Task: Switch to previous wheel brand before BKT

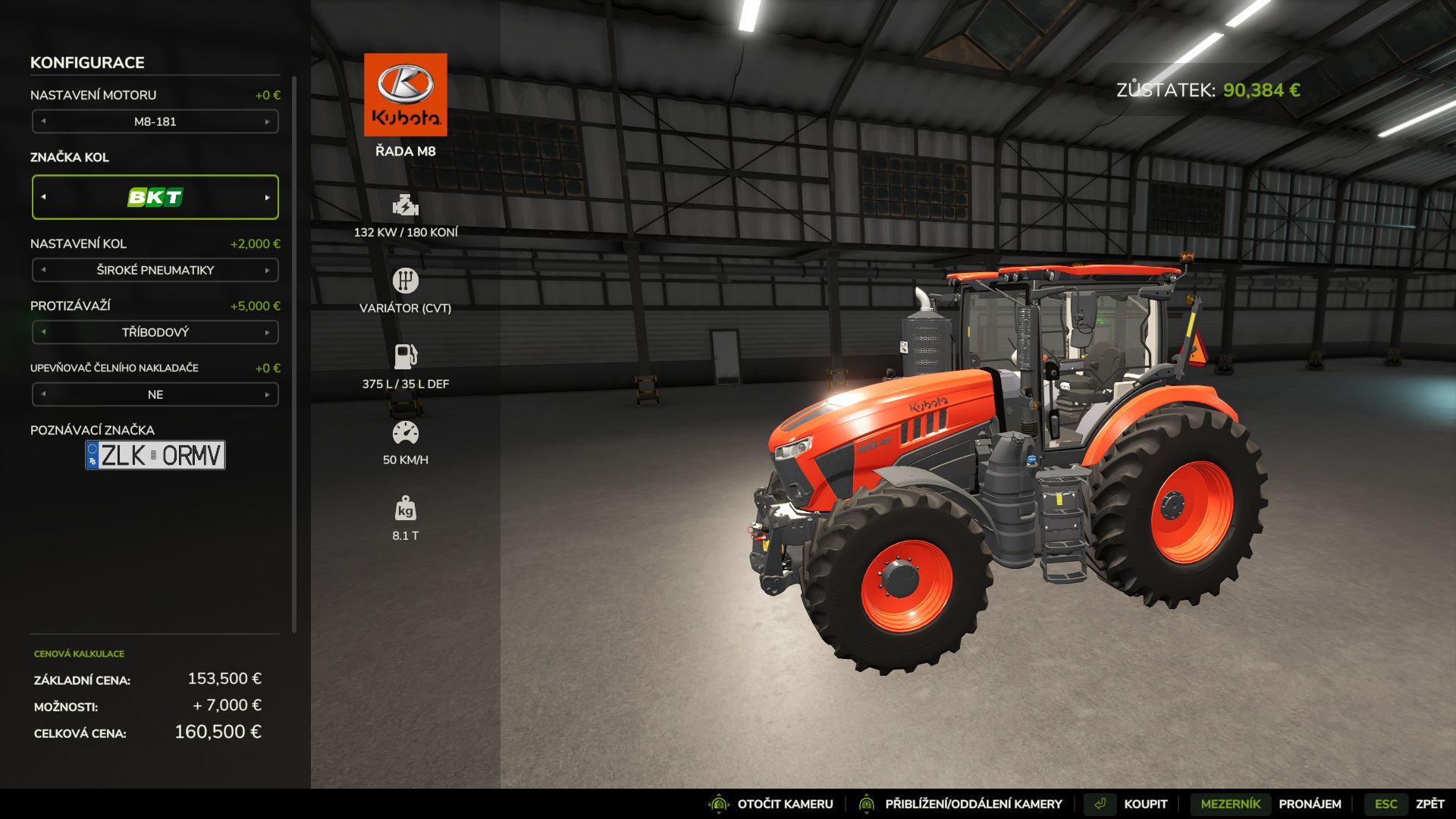Action: 43,197
